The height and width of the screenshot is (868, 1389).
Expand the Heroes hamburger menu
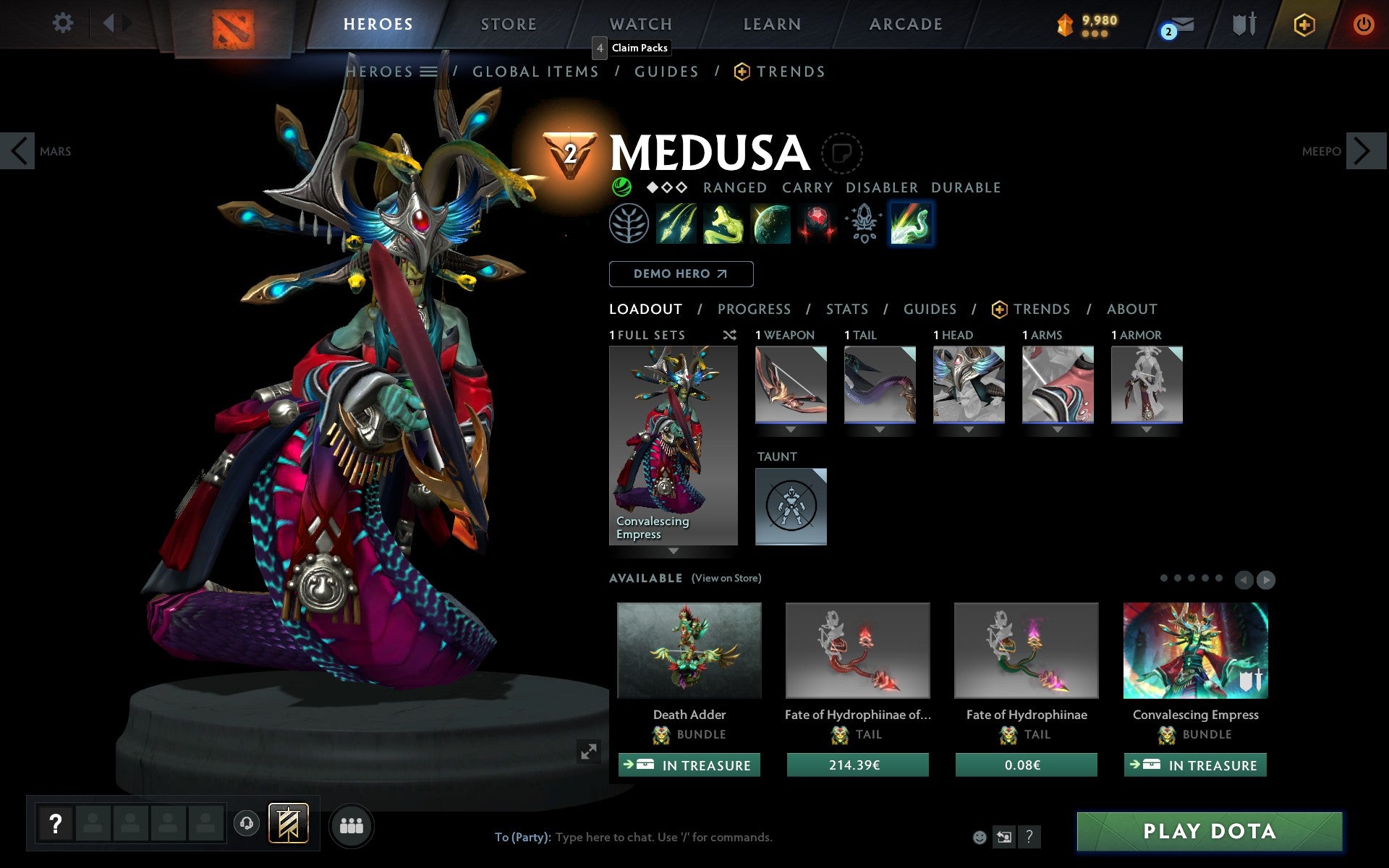click(428, 72)
